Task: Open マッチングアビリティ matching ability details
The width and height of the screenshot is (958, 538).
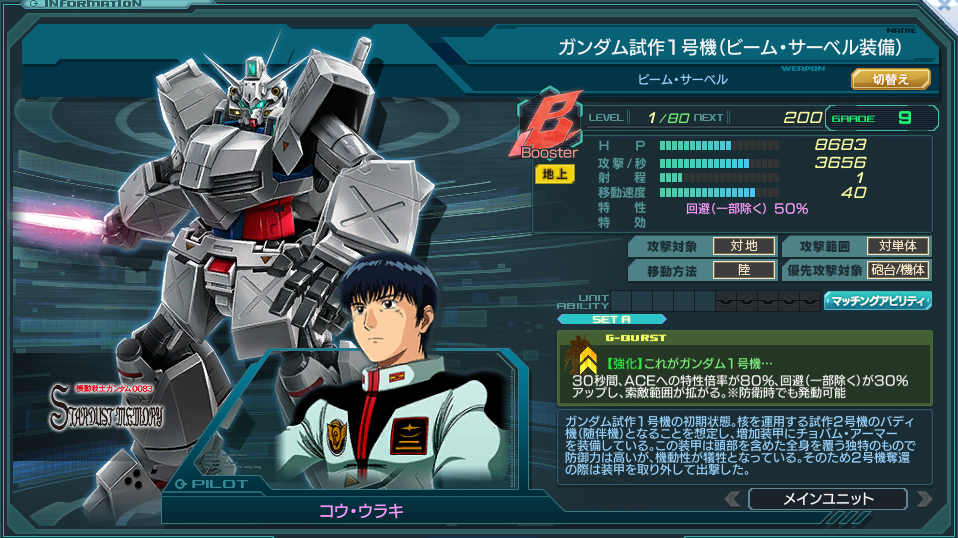Action: (877, 300)
